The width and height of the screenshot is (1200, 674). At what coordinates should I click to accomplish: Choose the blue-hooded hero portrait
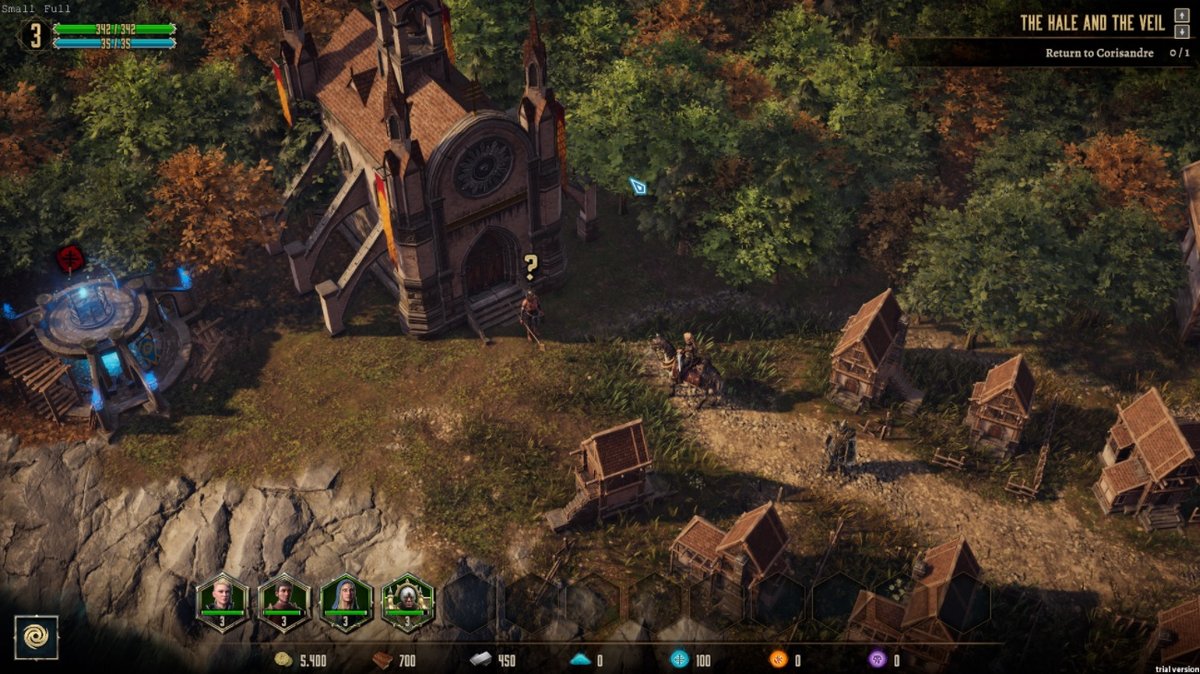tap(346, 601)
